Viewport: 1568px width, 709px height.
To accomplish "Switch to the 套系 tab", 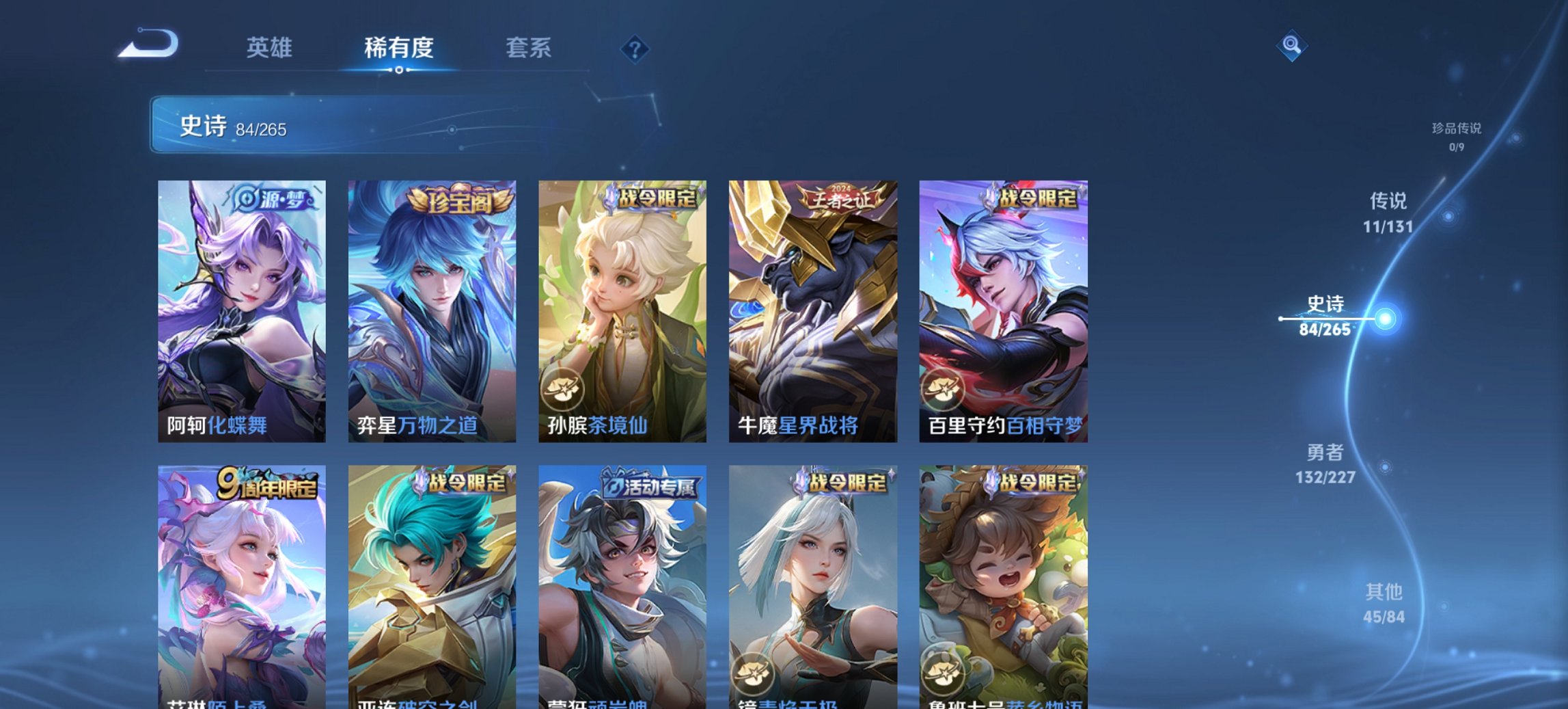I will coord(529,48).
